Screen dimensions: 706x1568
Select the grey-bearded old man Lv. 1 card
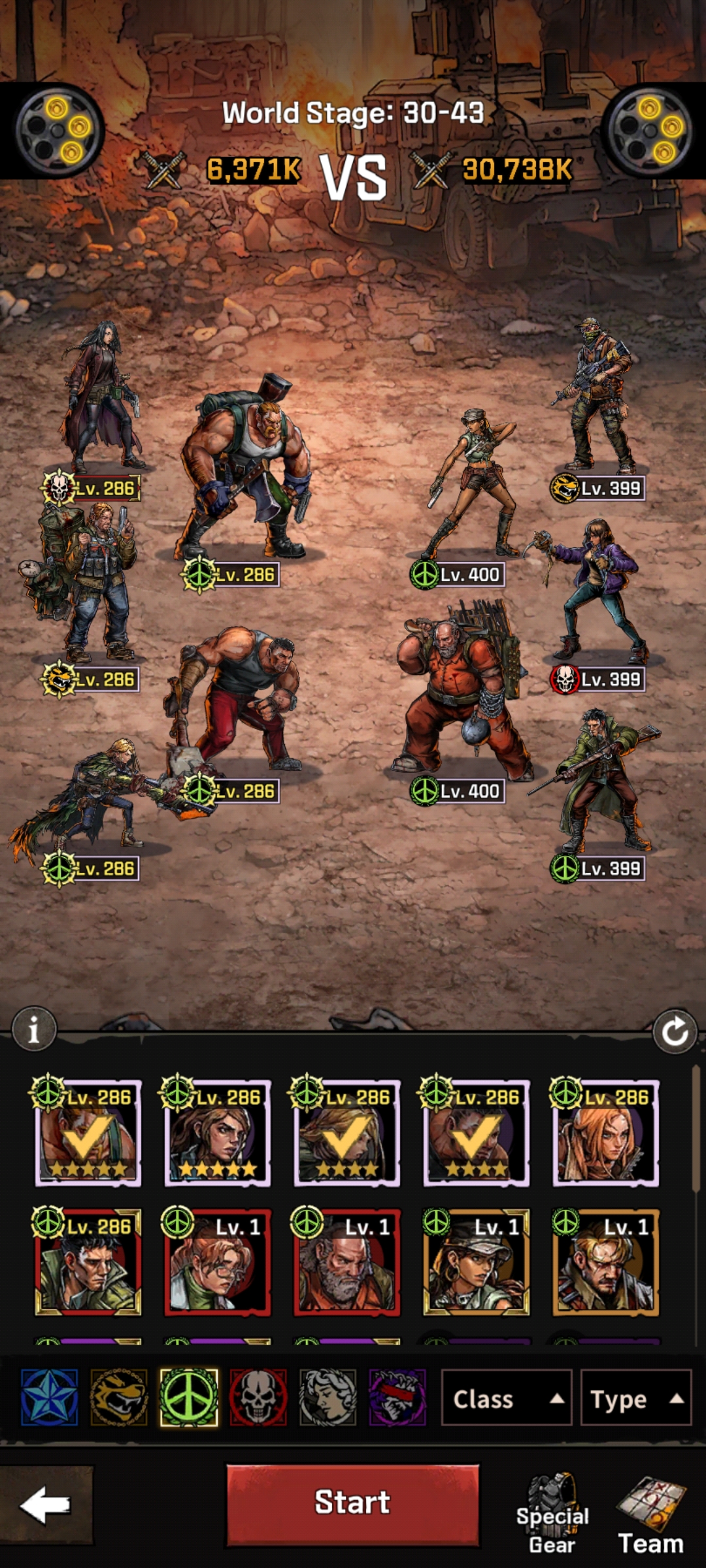pyautogui.click(x=346, y=1262)
